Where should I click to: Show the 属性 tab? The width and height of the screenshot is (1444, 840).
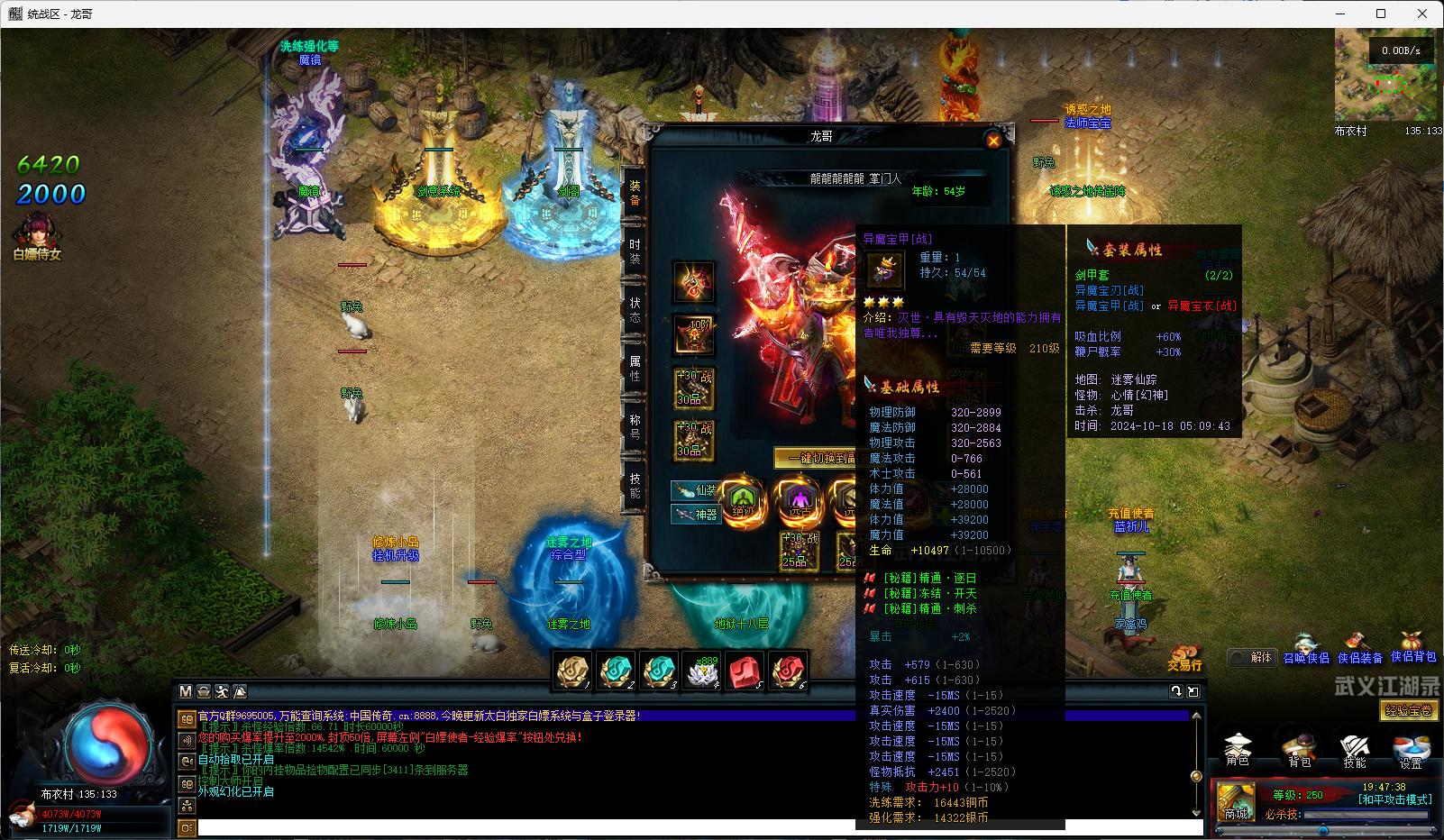635,367
